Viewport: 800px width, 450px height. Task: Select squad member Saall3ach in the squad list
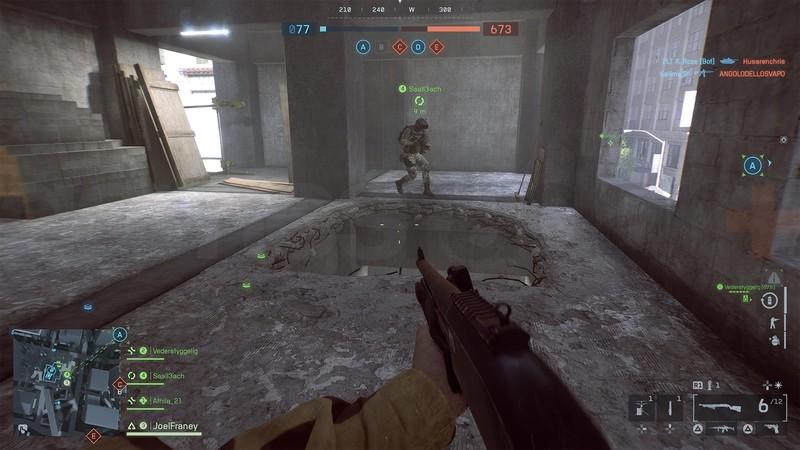tap(167, 376)
